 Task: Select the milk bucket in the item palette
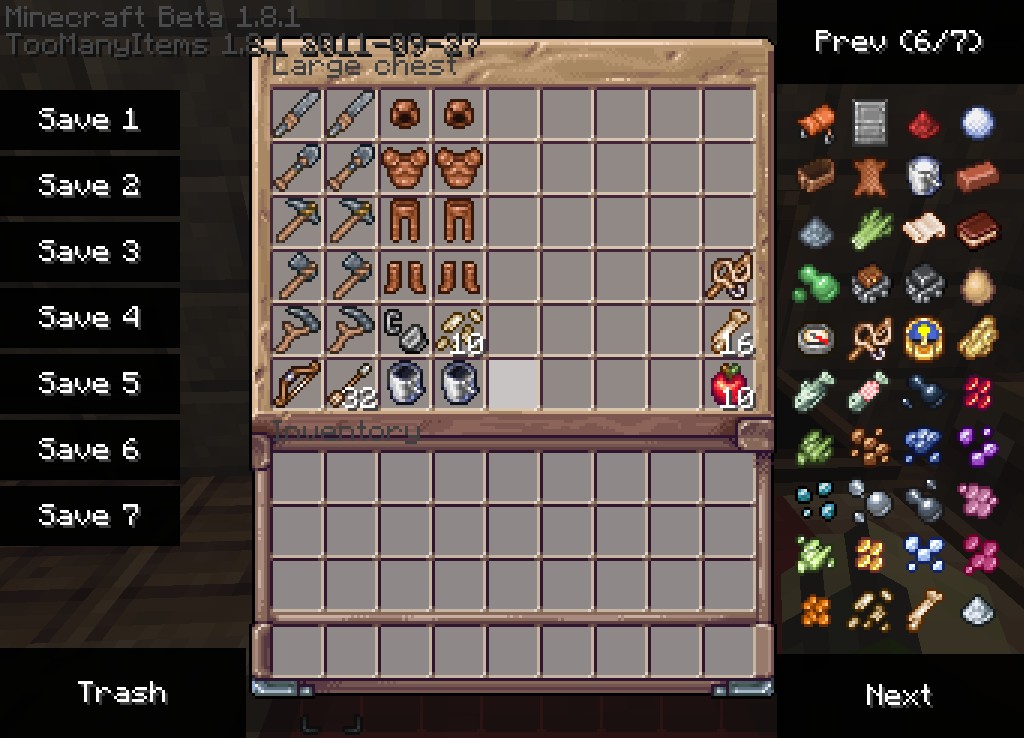click(x=924, y=178)
